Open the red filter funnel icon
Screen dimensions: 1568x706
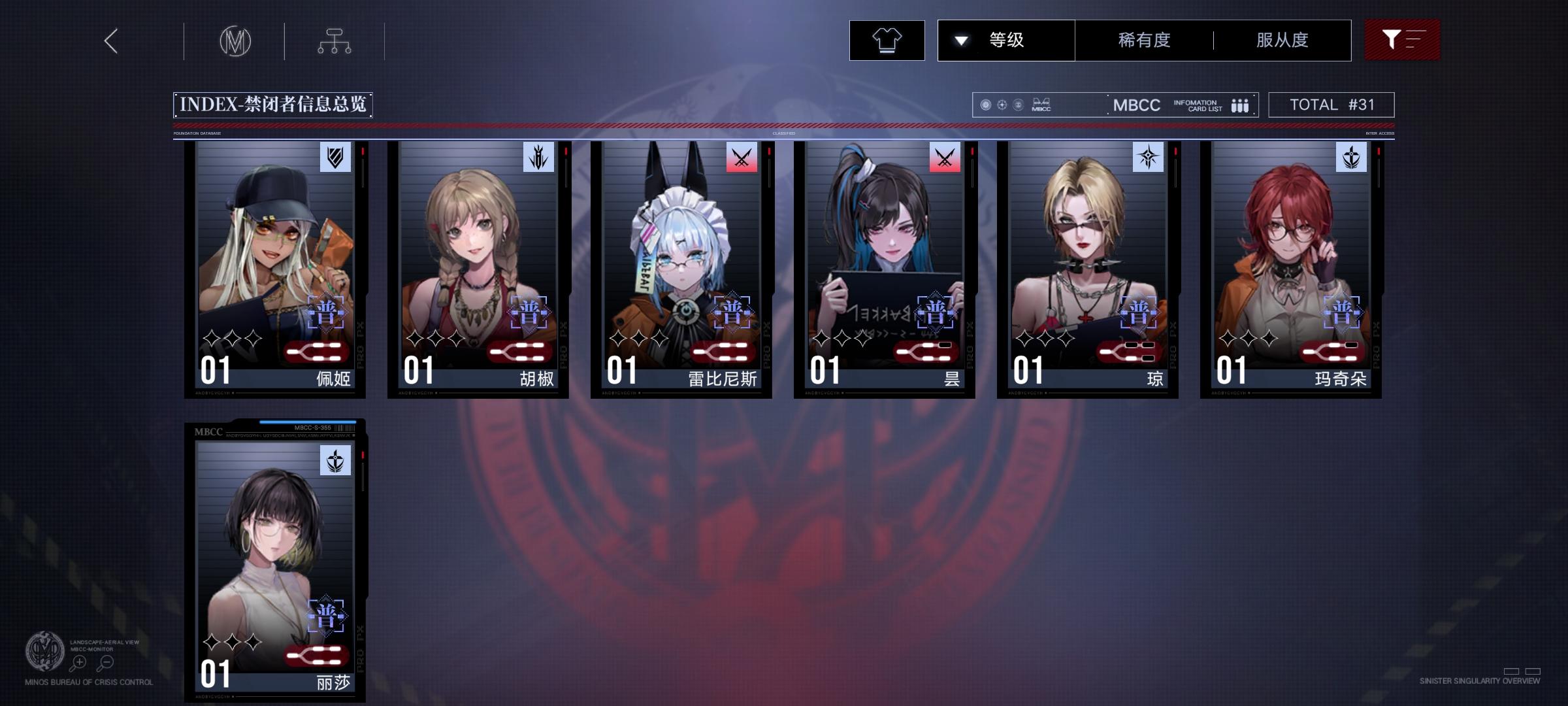pyautogui.click(x=1402, y=40)
